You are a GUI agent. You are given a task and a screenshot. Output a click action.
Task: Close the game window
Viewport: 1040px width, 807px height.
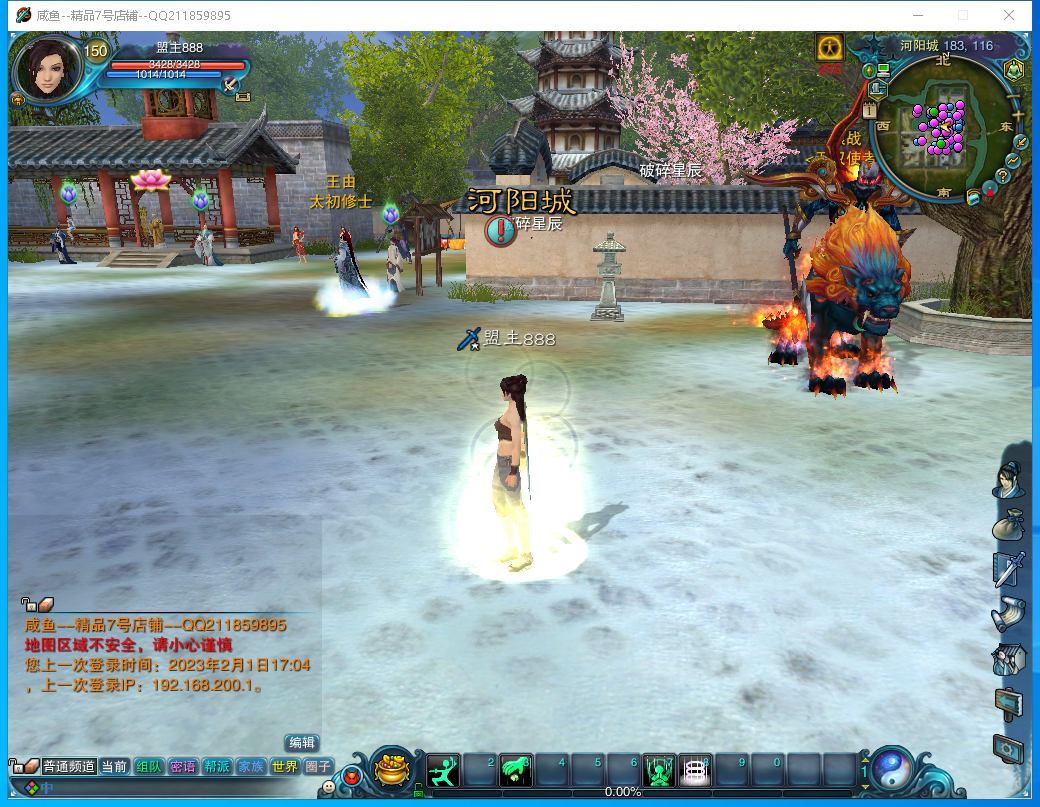pos(1010,15)
